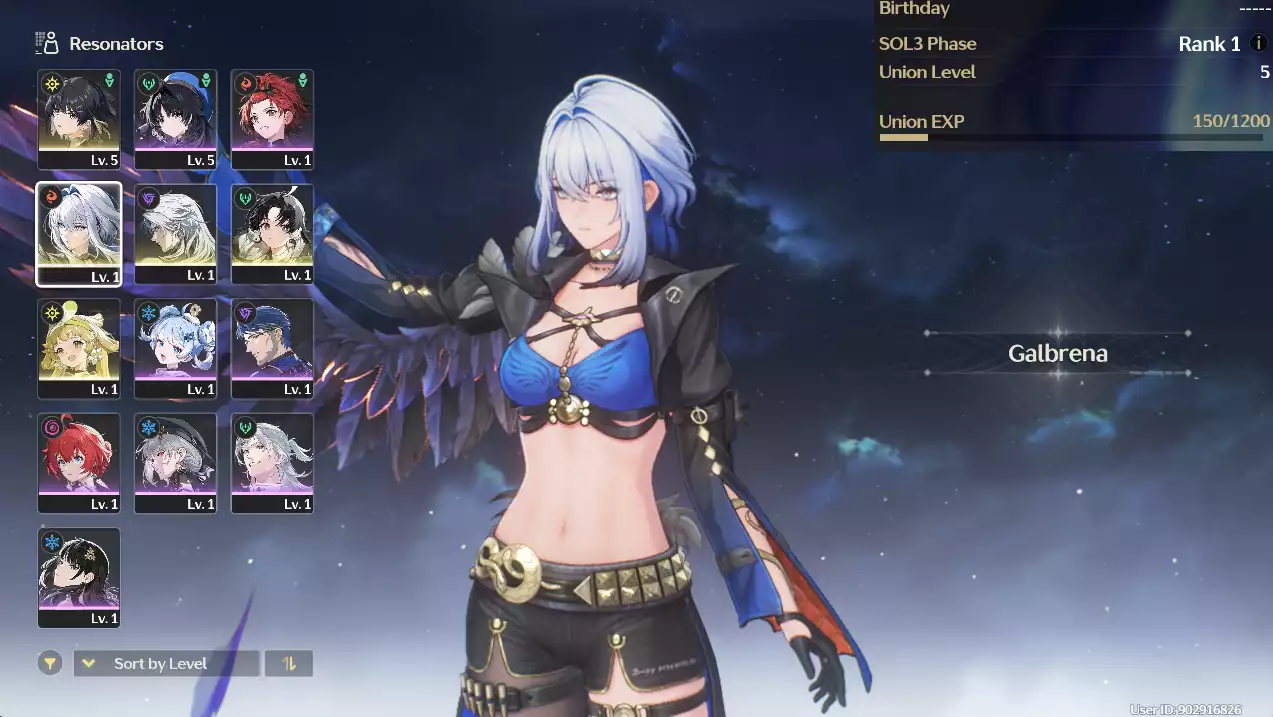Open the resonator filter funnel
The image size is (1273, 717).
pos(50,663)
